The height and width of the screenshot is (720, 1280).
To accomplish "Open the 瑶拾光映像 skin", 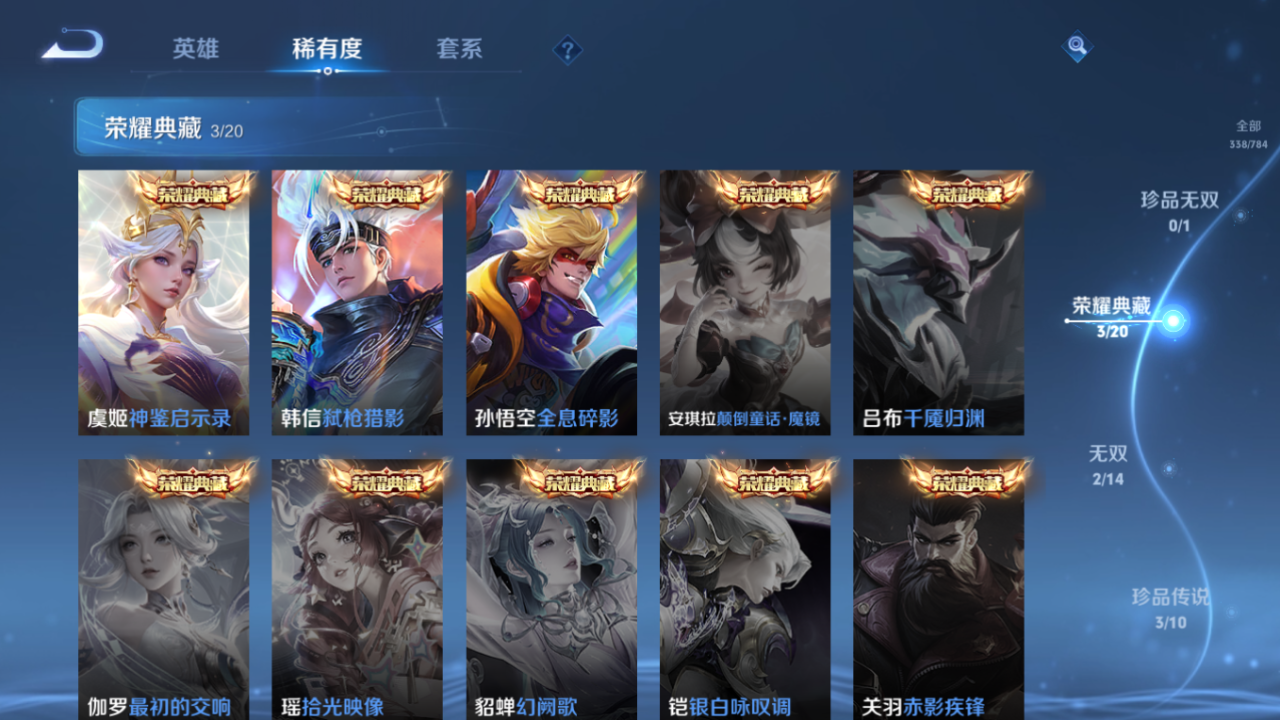I will coord(358,590).
